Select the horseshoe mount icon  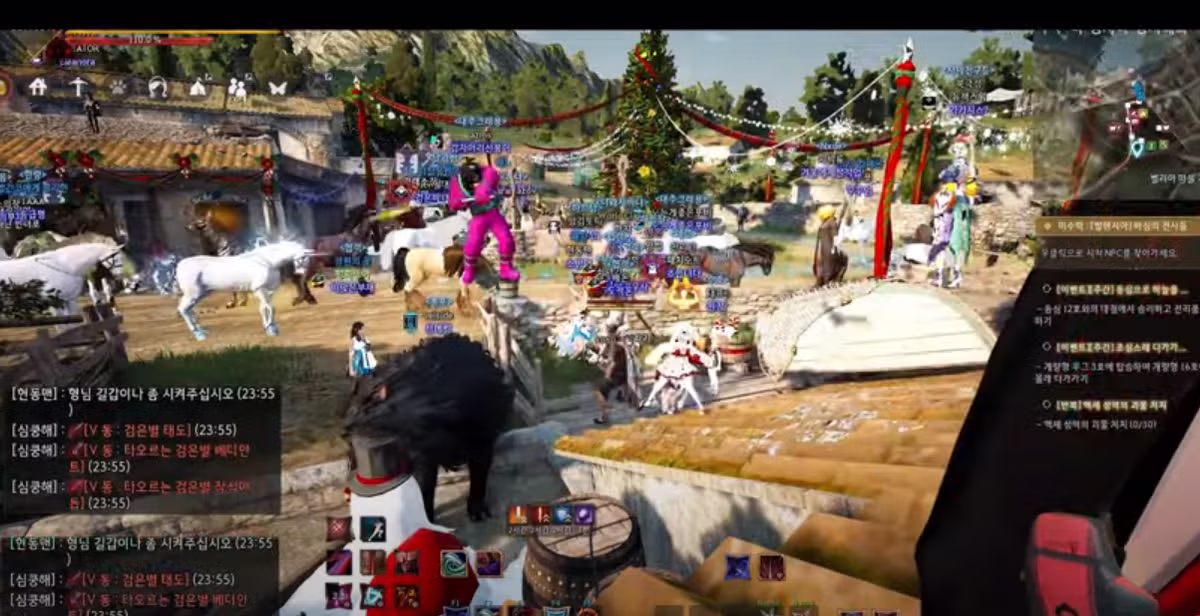[x=157, y=87]
